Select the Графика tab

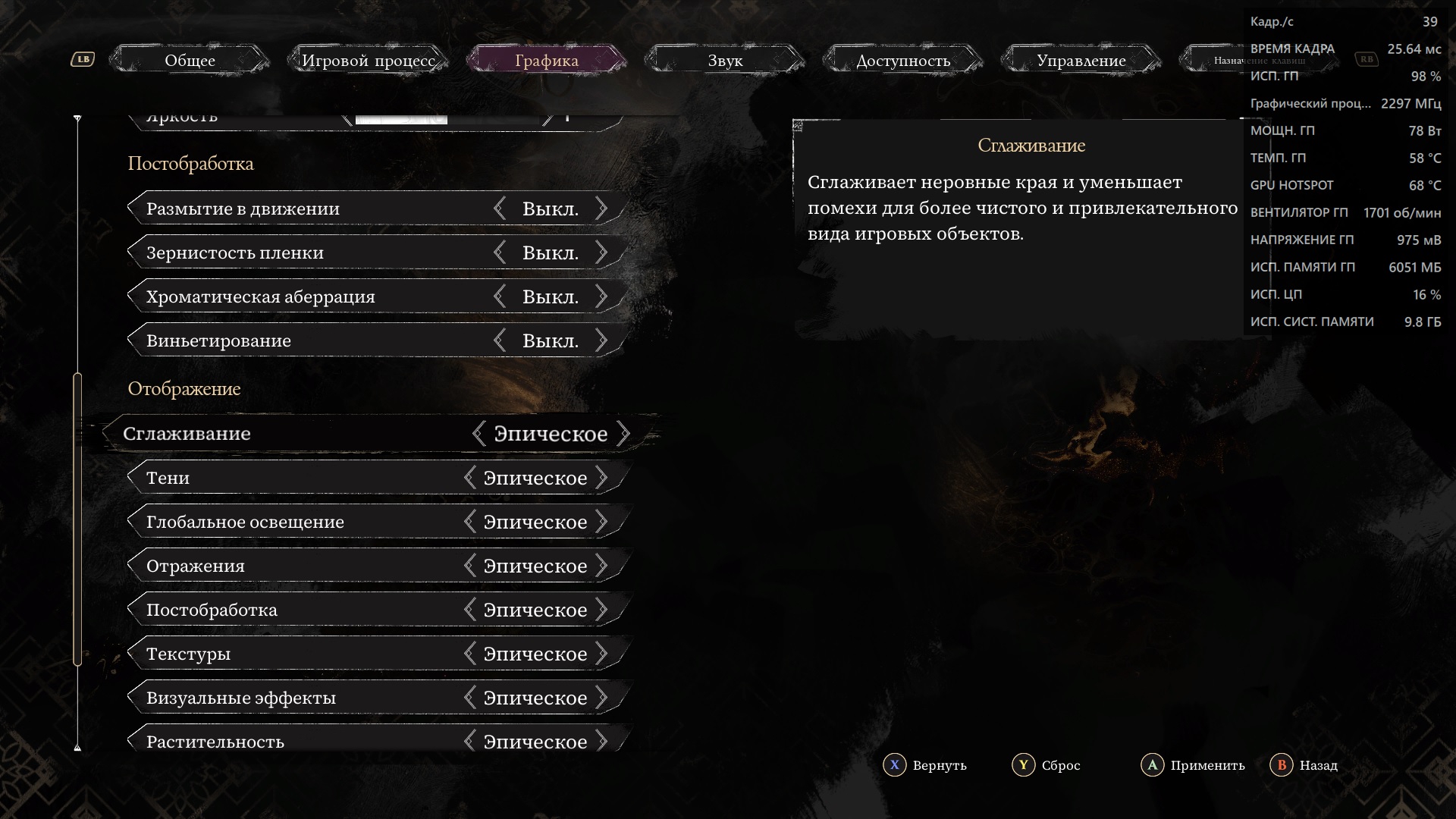[x=546, y=61]
